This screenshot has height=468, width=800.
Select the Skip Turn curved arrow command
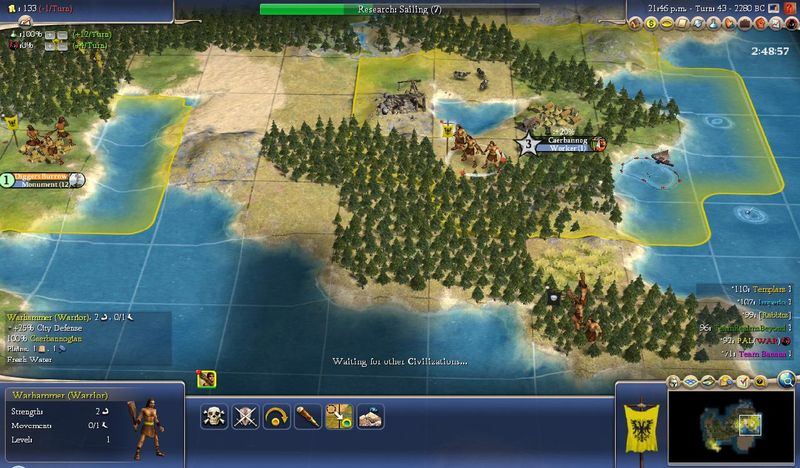tap(276, 416)
